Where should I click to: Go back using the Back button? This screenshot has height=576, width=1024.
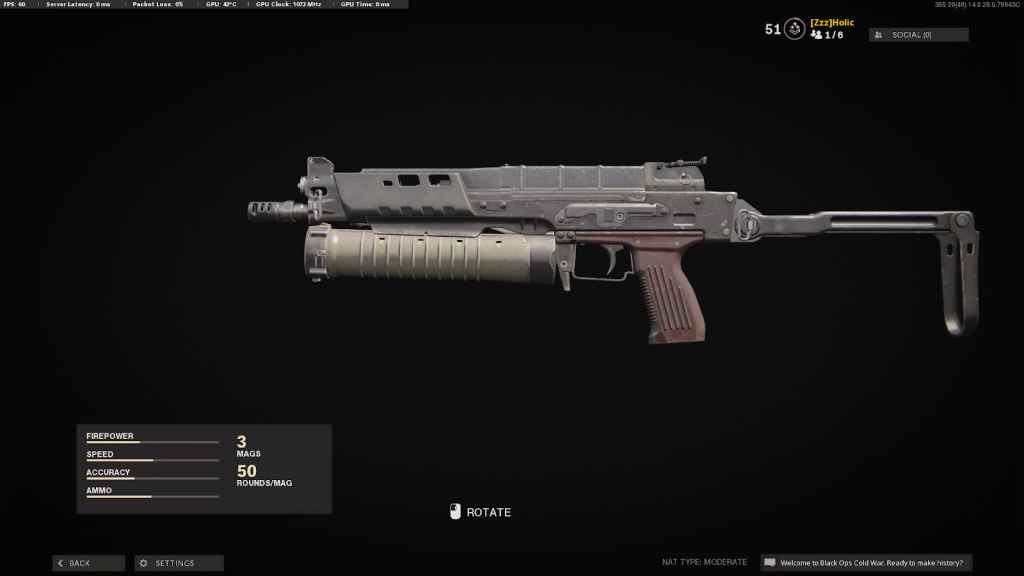(x=88, y=563)
